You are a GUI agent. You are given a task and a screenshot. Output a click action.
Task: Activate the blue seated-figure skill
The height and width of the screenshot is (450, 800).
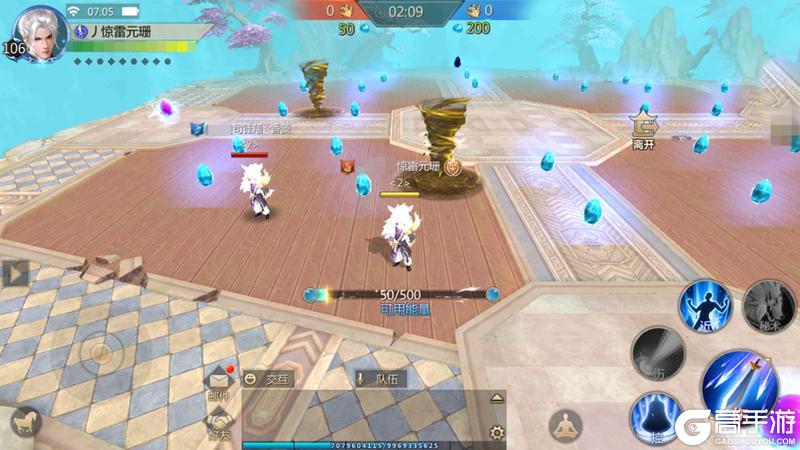pyautogui.click(x=656, y=414)
